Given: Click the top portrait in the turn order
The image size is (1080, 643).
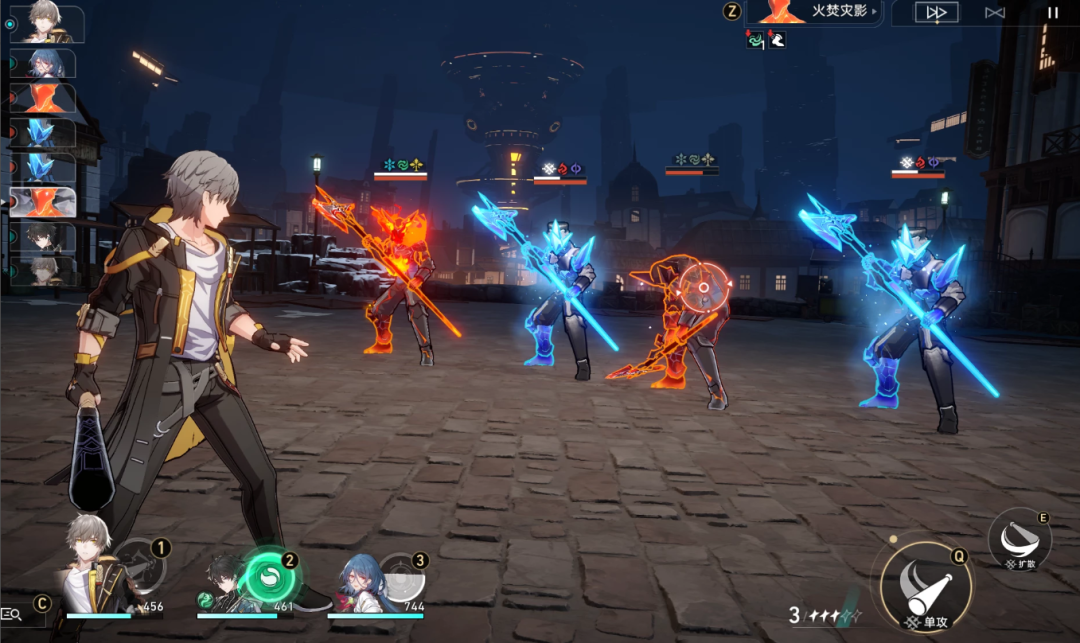Looking at the screenshot, I should click(x=45, y=22).
